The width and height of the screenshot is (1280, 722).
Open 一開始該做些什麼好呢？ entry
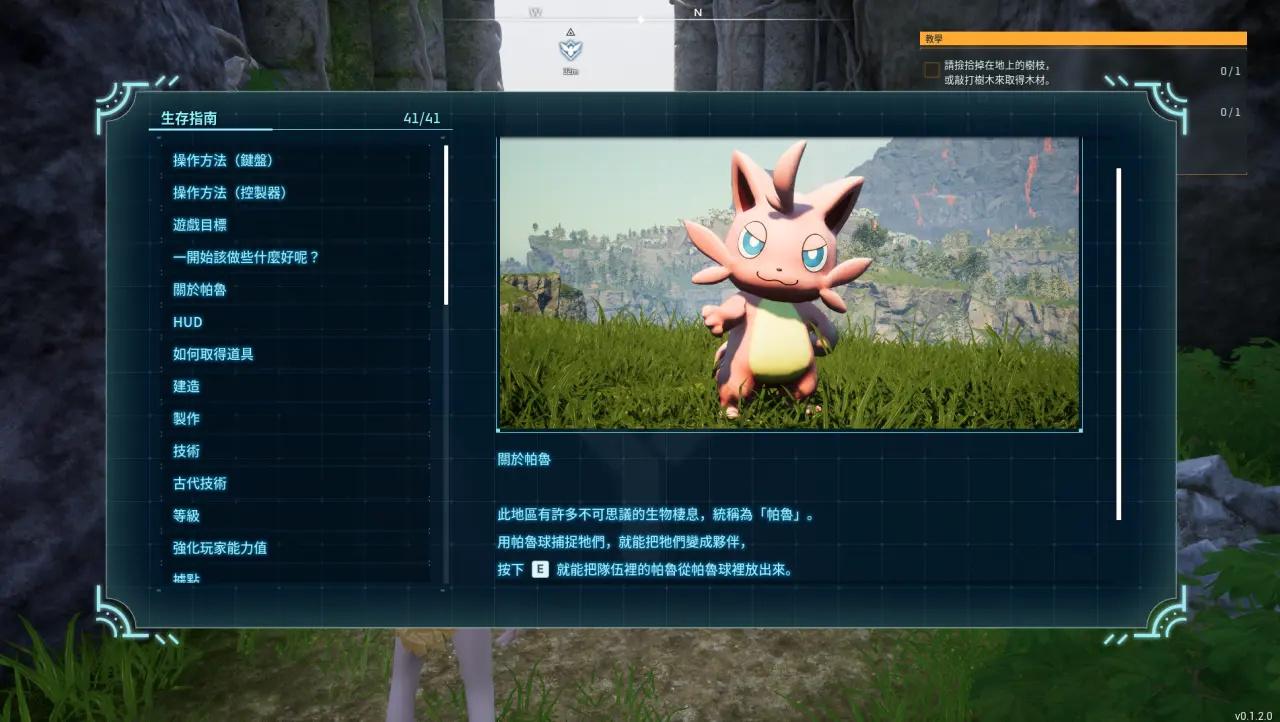coord(246,257)
